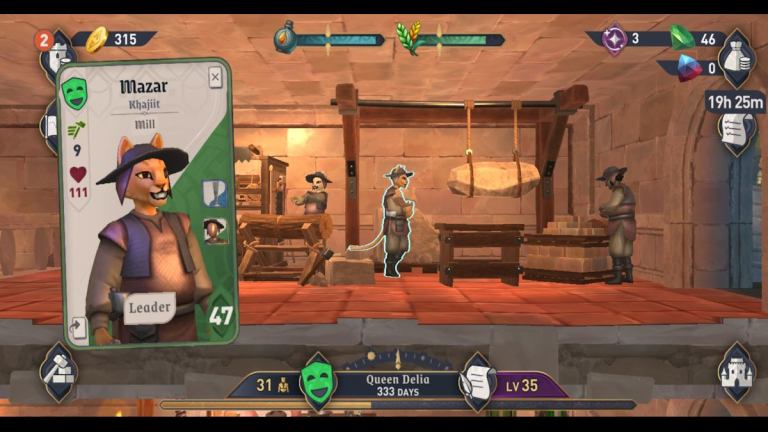Open the castle overview button
This screenshot has width=768, height=432.
click(737, 371)
